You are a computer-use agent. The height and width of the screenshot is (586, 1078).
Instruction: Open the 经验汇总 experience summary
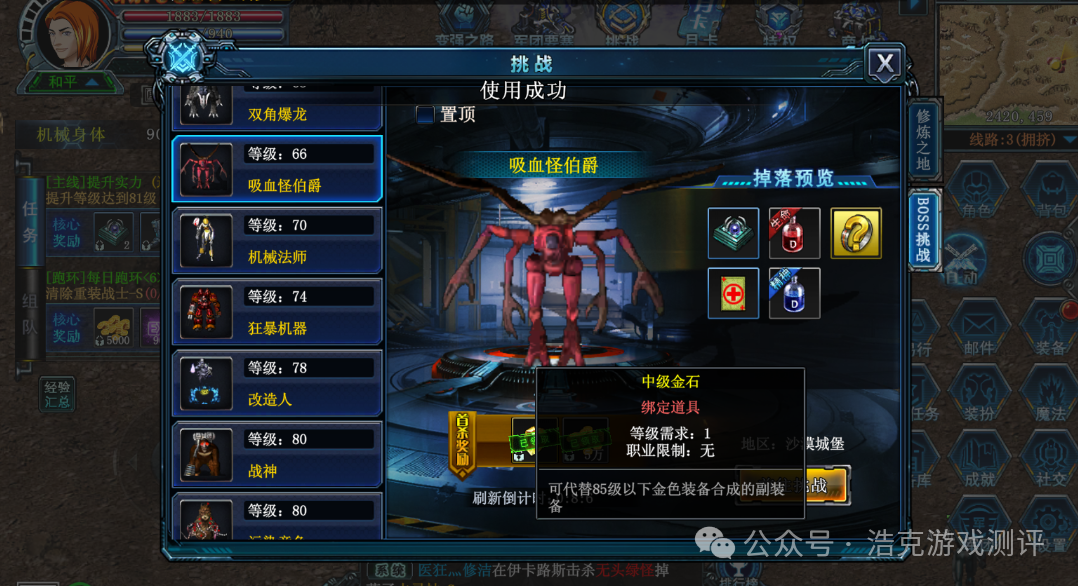pyautogui.click(x=57, y=394)
